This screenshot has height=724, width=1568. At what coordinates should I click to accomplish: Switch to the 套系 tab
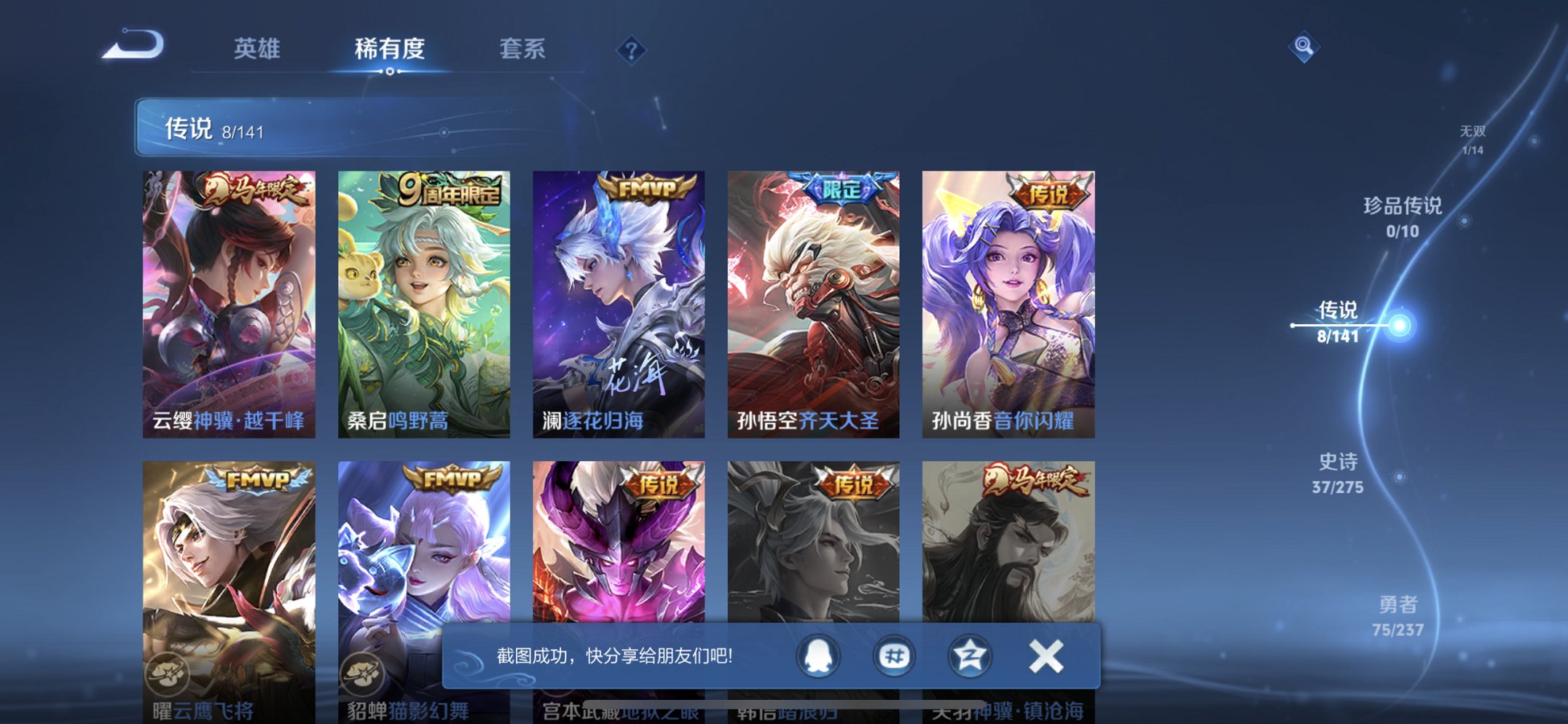point(521,49)
